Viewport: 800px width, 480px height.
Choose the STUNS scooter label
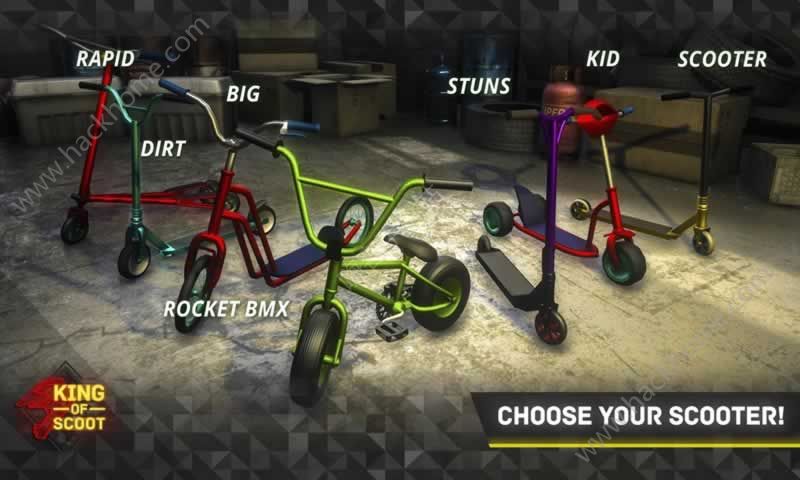click(x=479, y=86)
